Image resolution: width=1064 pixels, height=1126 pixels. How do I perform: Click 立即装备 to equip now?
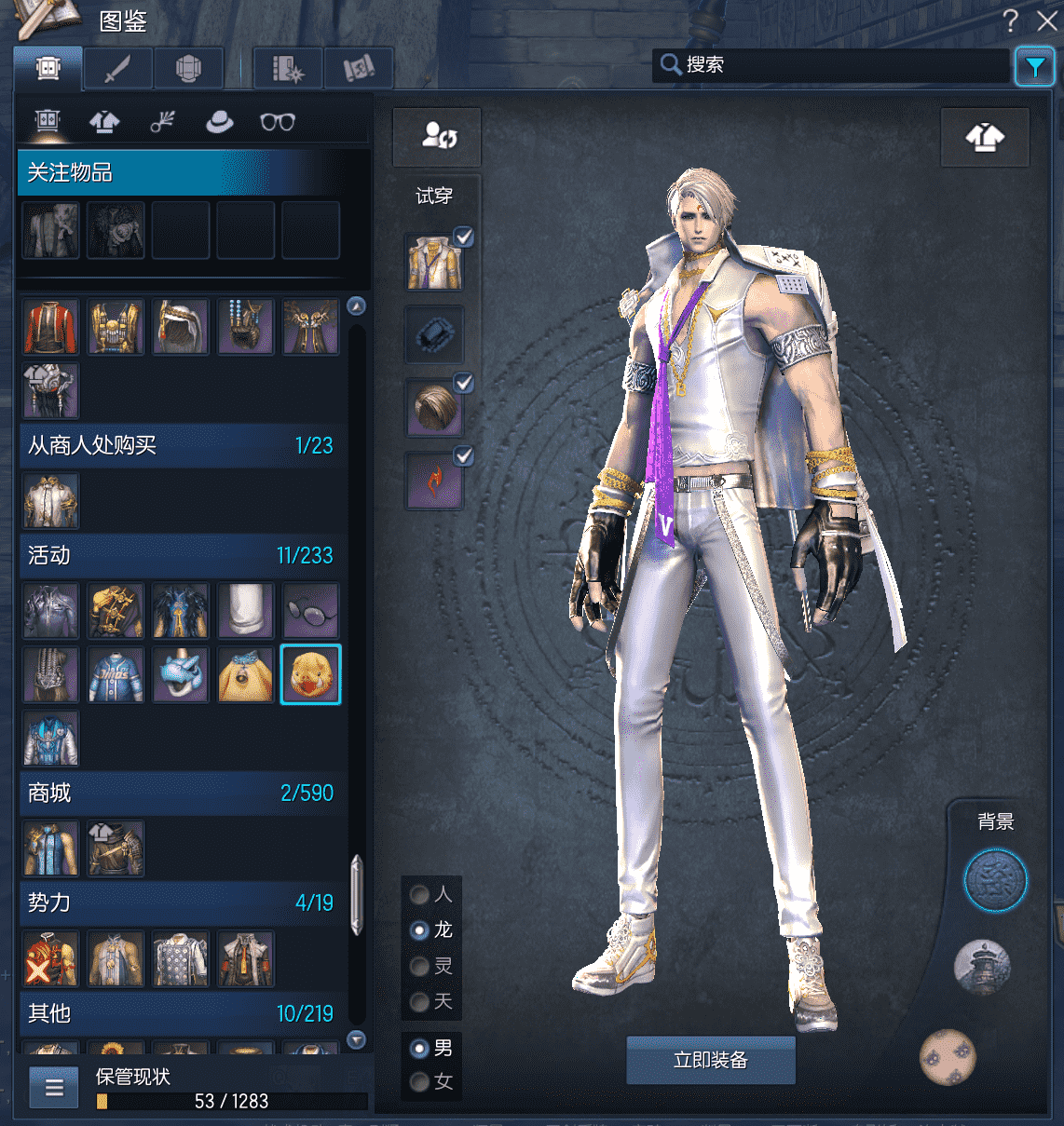click(710, 1060)
